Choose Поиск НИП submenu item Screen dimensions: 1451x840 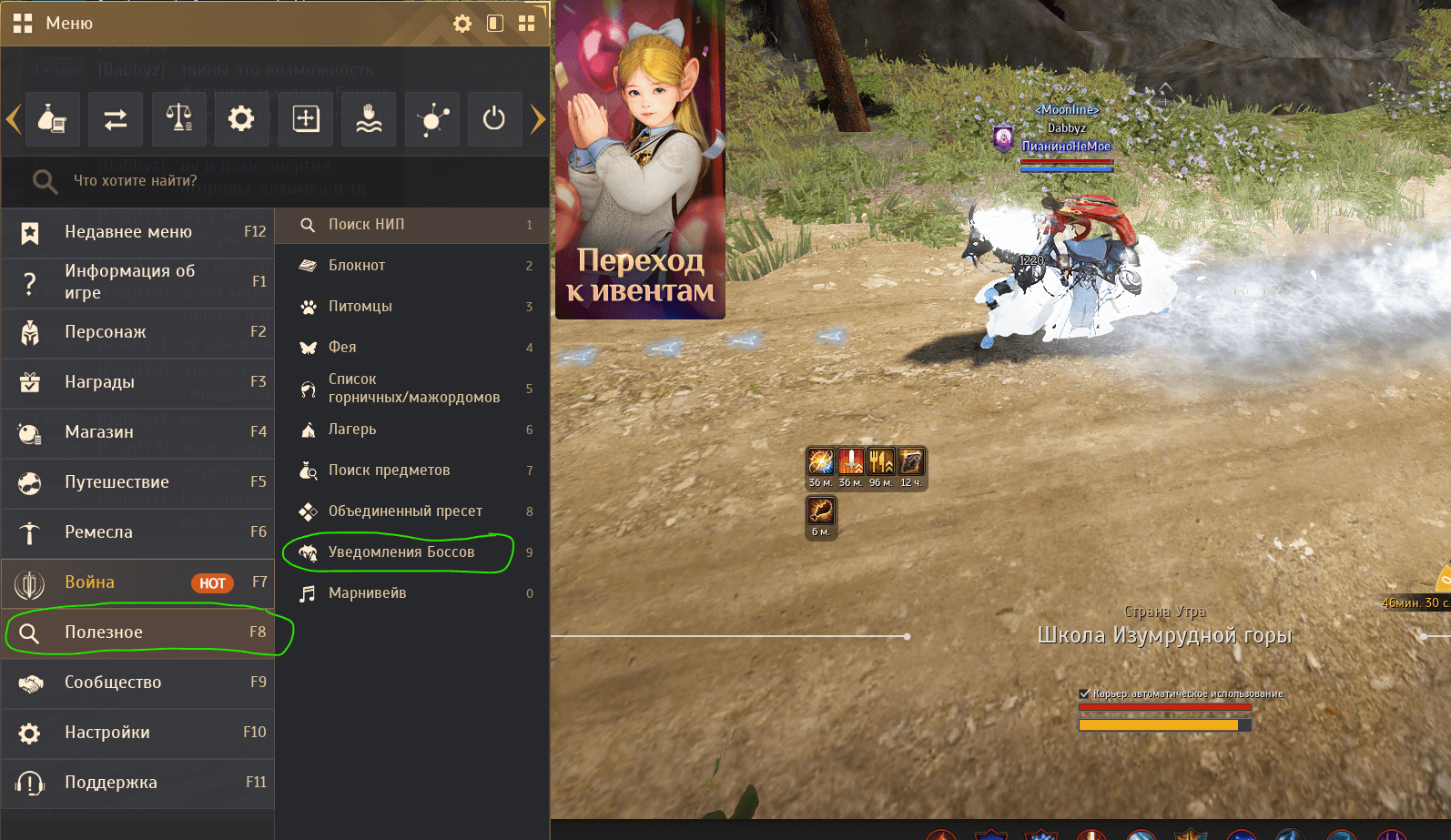[x=411, y=225]
